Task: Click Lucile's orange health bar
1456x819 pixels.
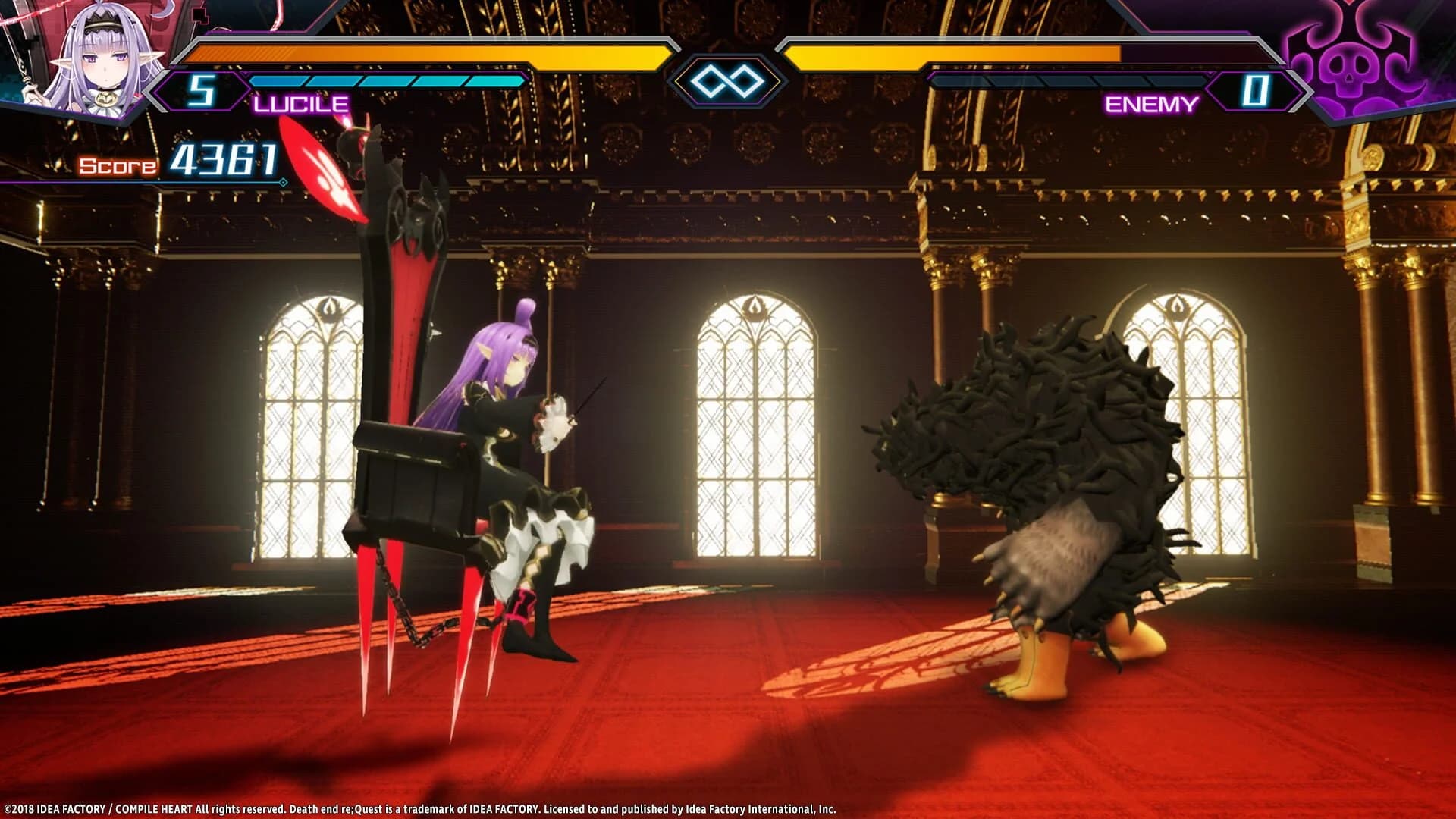Action: coord(425,53)
